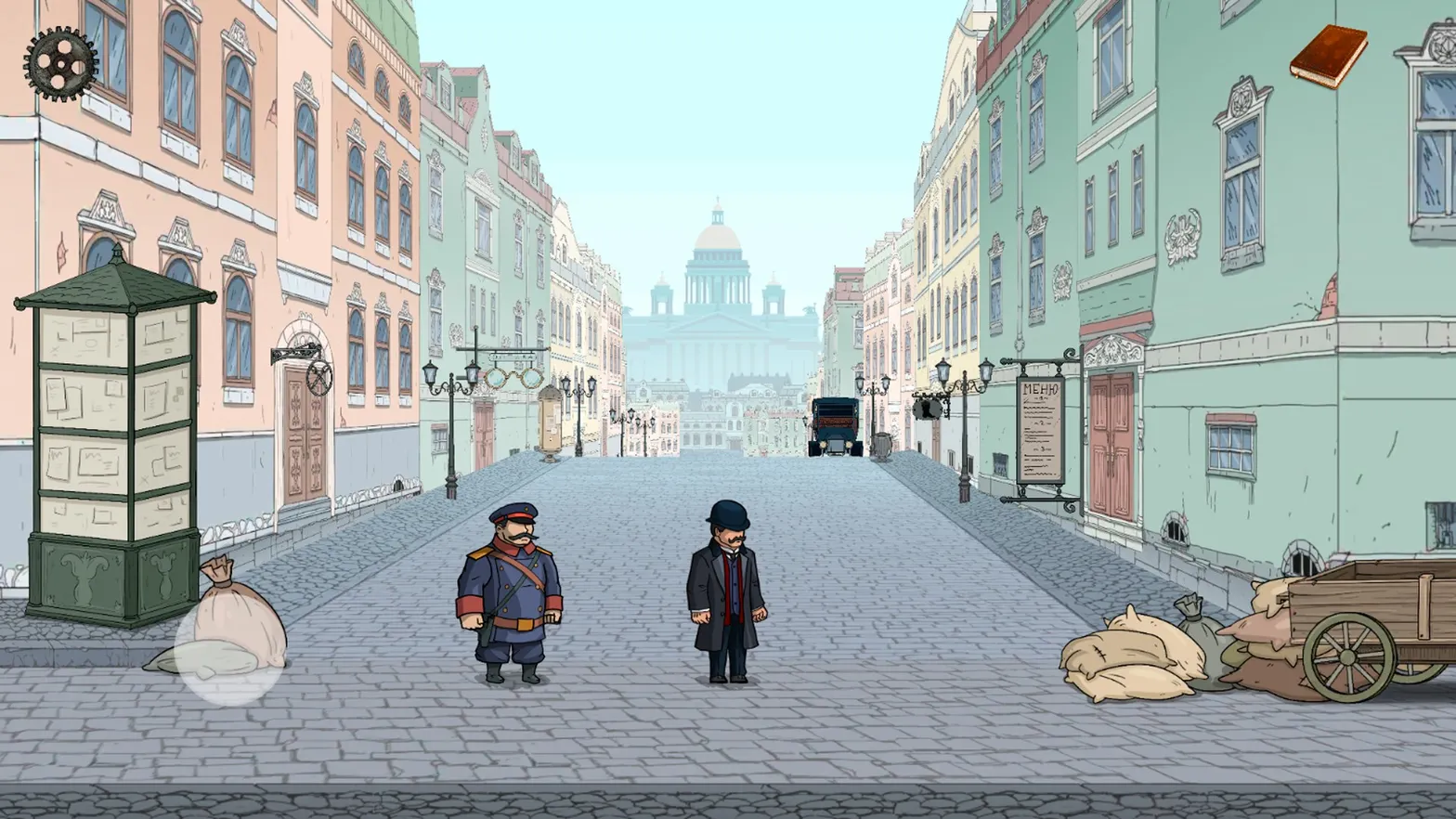Select the boot-shaped cobbler sign

click(x=928, y=409)
